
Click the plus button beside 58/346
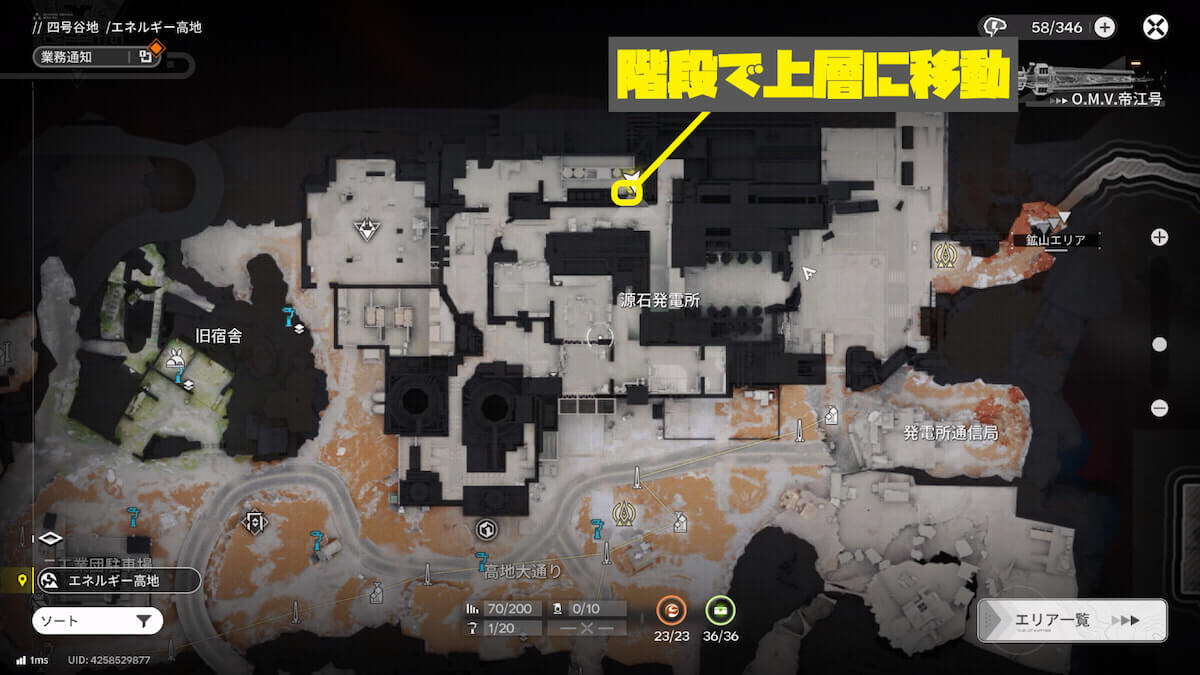[x=1105, y=27]
